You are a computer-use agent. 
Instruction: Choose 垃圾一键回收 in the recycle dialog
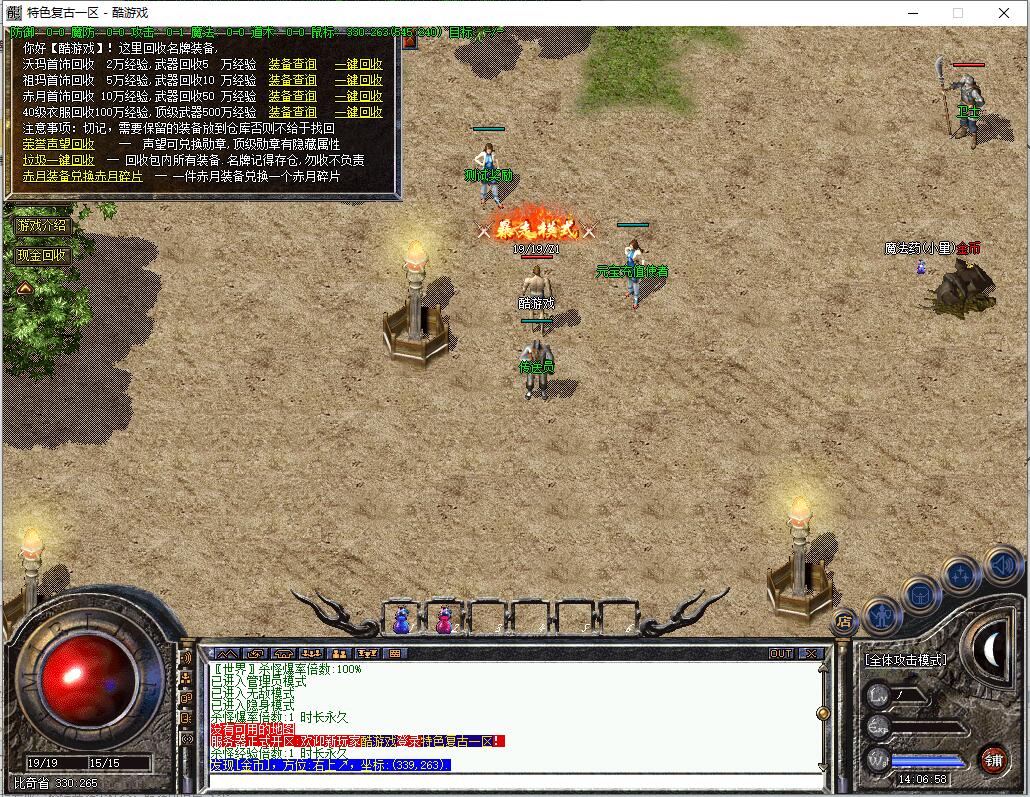click(x=59, y=160)
